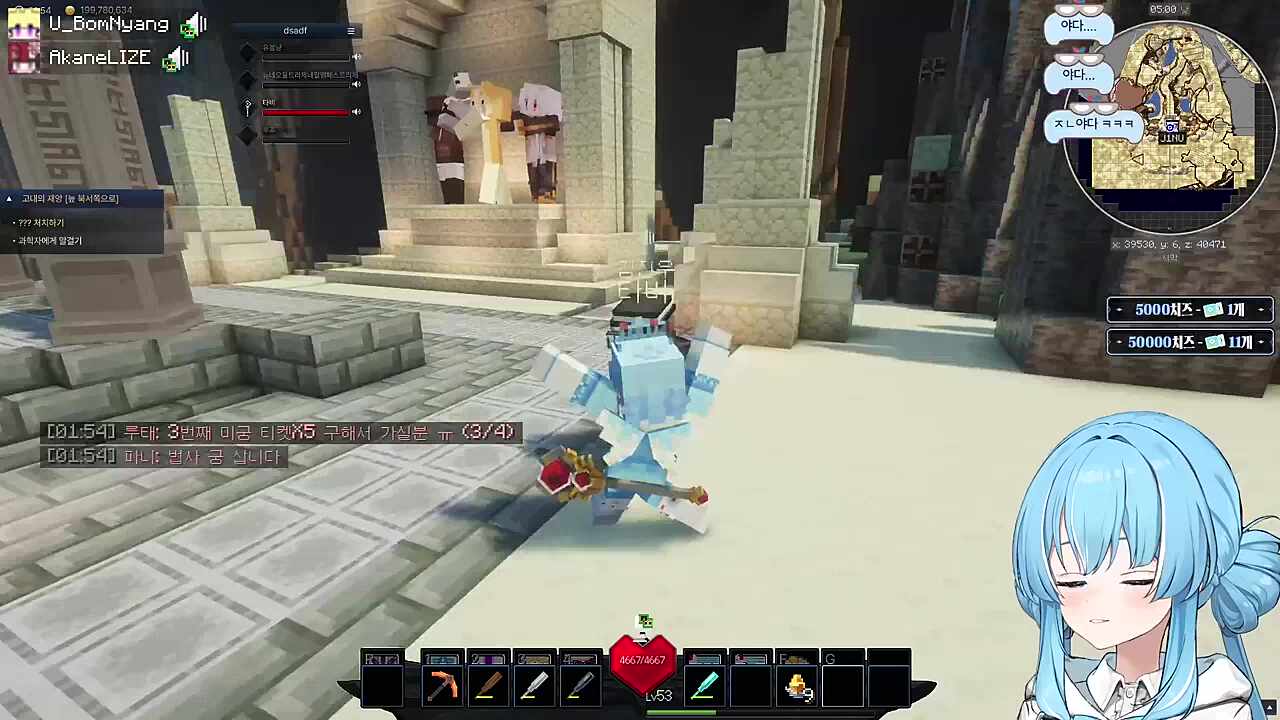
Task: Choose the silver sword hotbar slot
Action: click(x=534, y=686)
